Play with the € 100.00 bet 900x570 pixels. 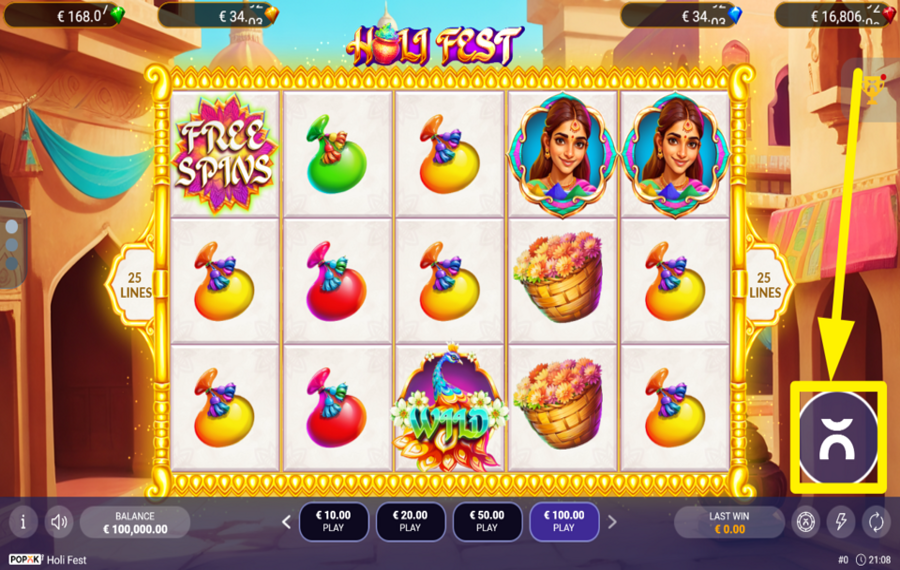[564, 521]
